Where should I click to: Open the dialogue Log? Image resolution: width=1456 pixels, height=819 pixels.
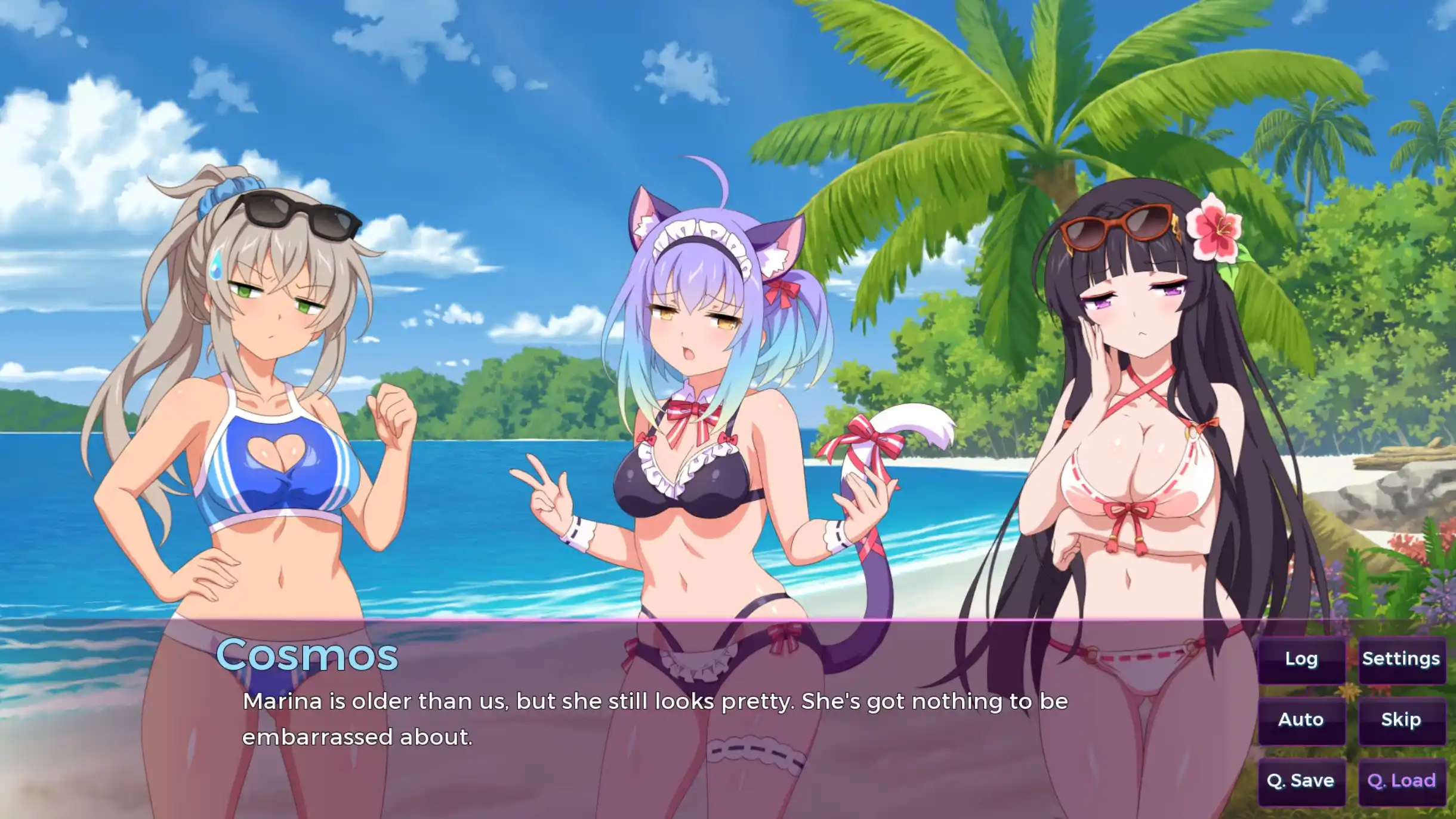click(1301, 658)
